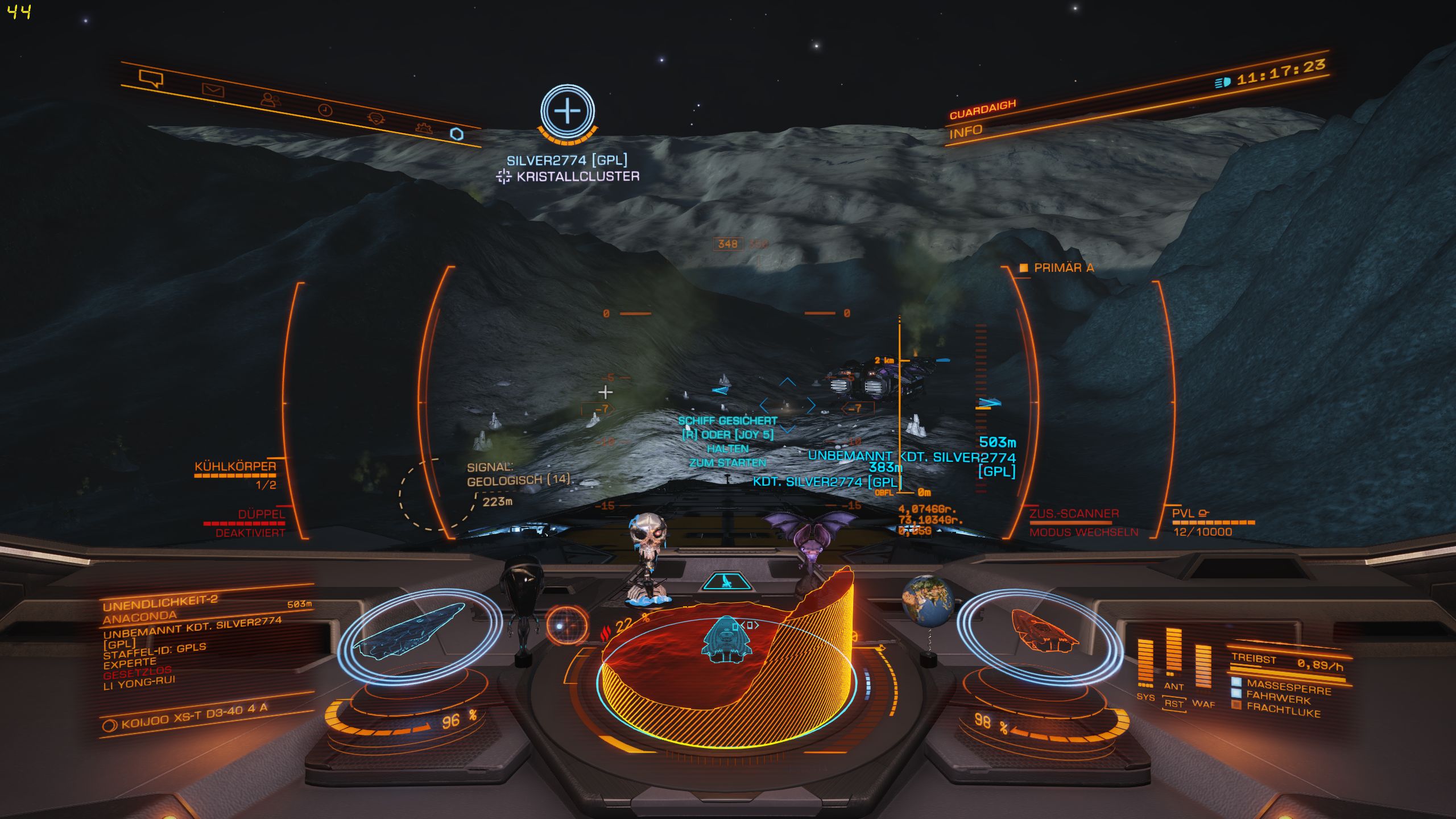Click the SYS power pip column
This screenshot has width=1456, height=819.
tap(1145, 663)
